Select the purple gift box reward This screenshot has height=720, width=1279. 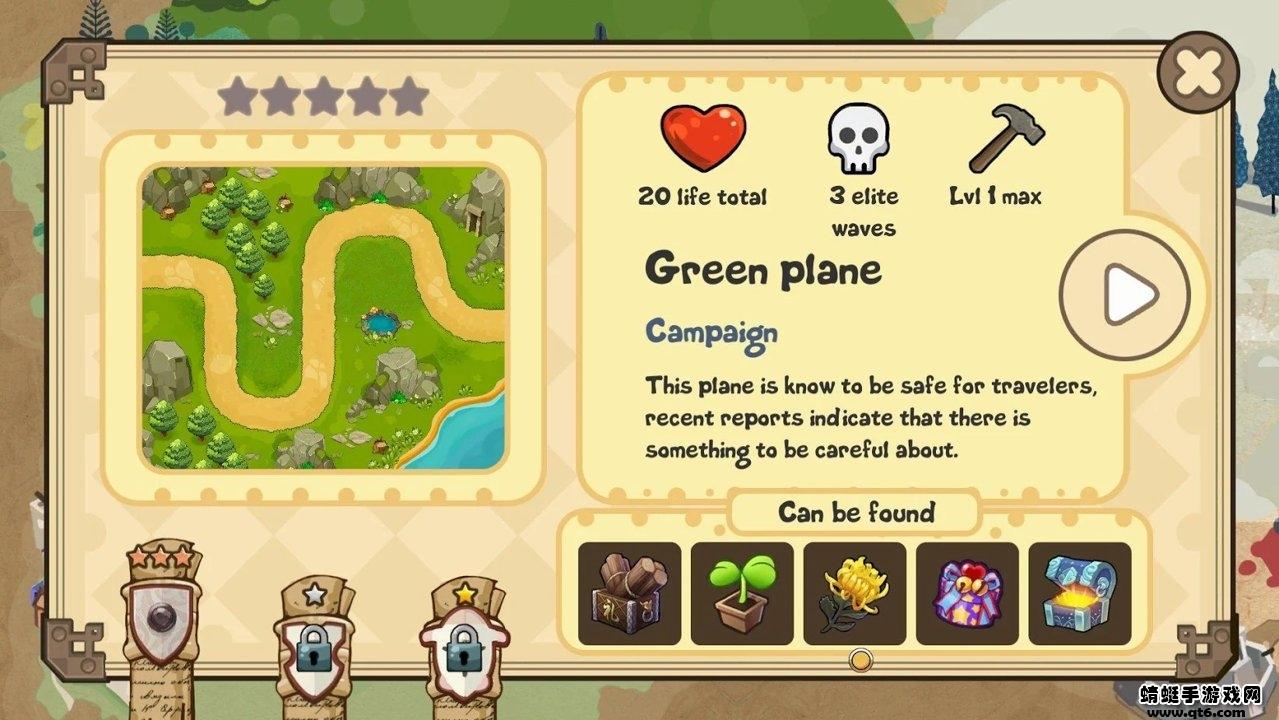(x=967, y=593)
